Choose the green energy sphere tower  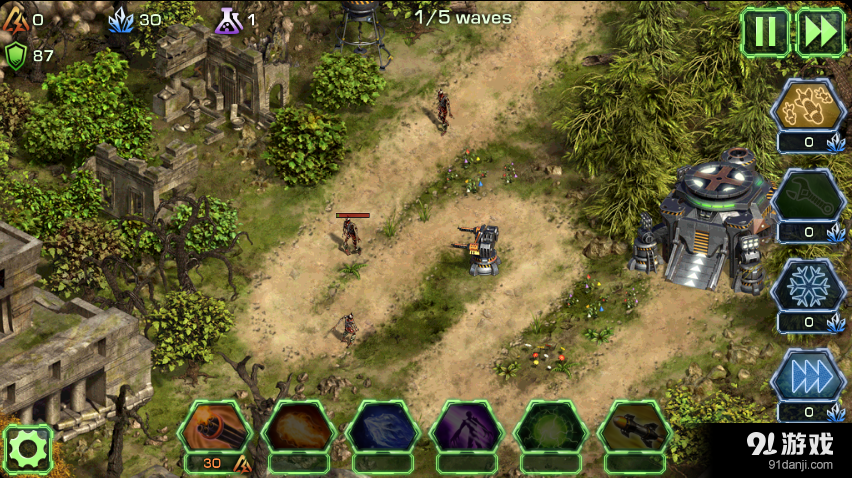(550, 427)
